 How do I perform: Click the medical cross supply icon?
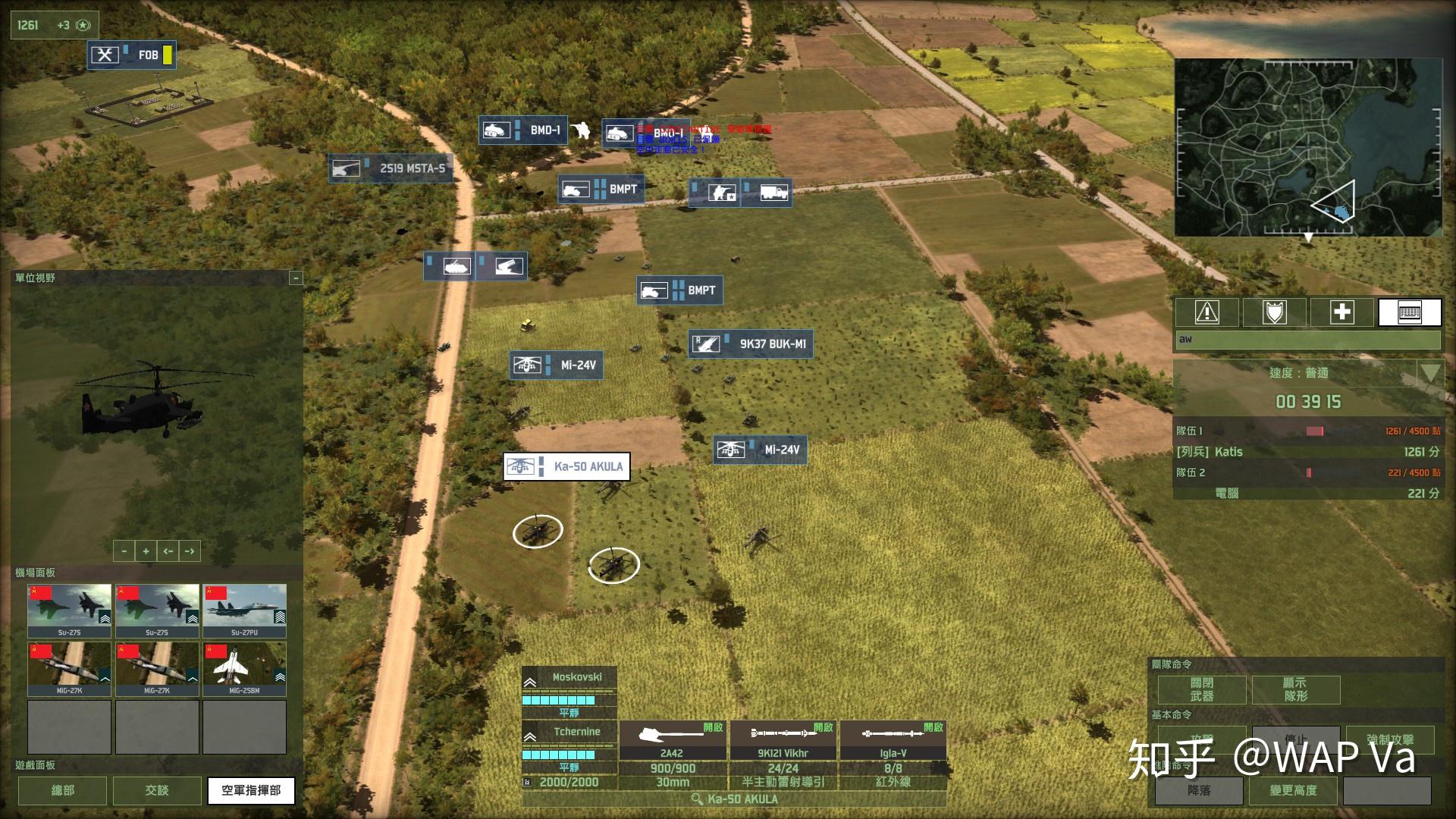tap(1342, 312)
